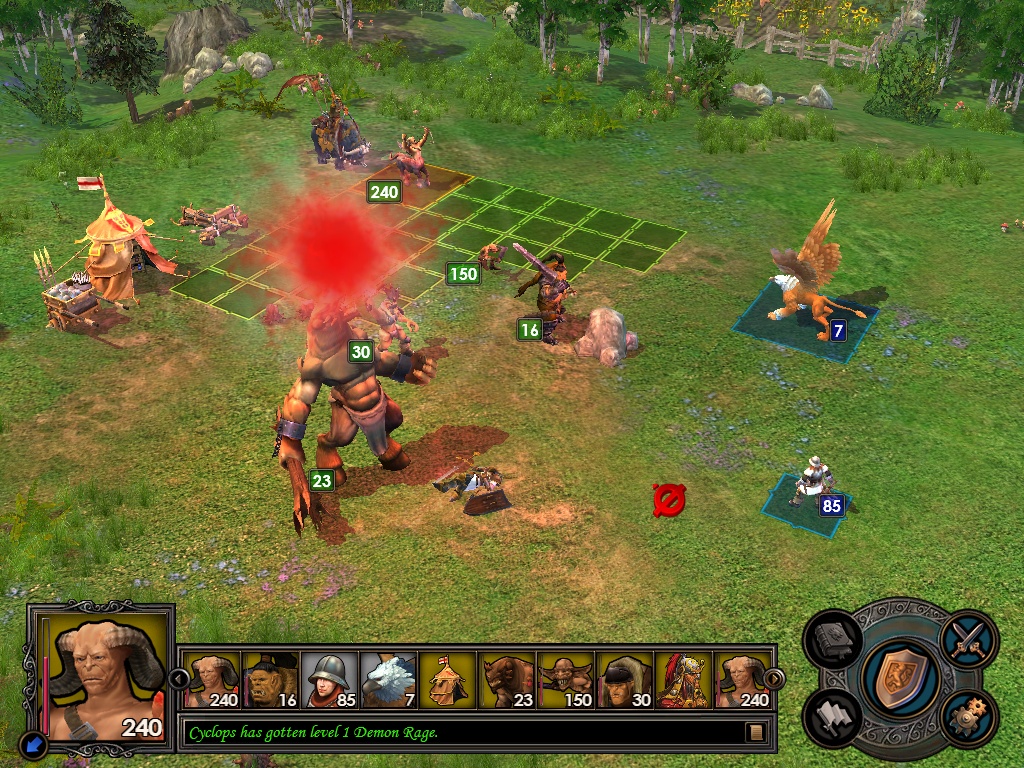Open the gears options menu
The height and width of the screenshot is (768, 1024).
coord(969,717)
